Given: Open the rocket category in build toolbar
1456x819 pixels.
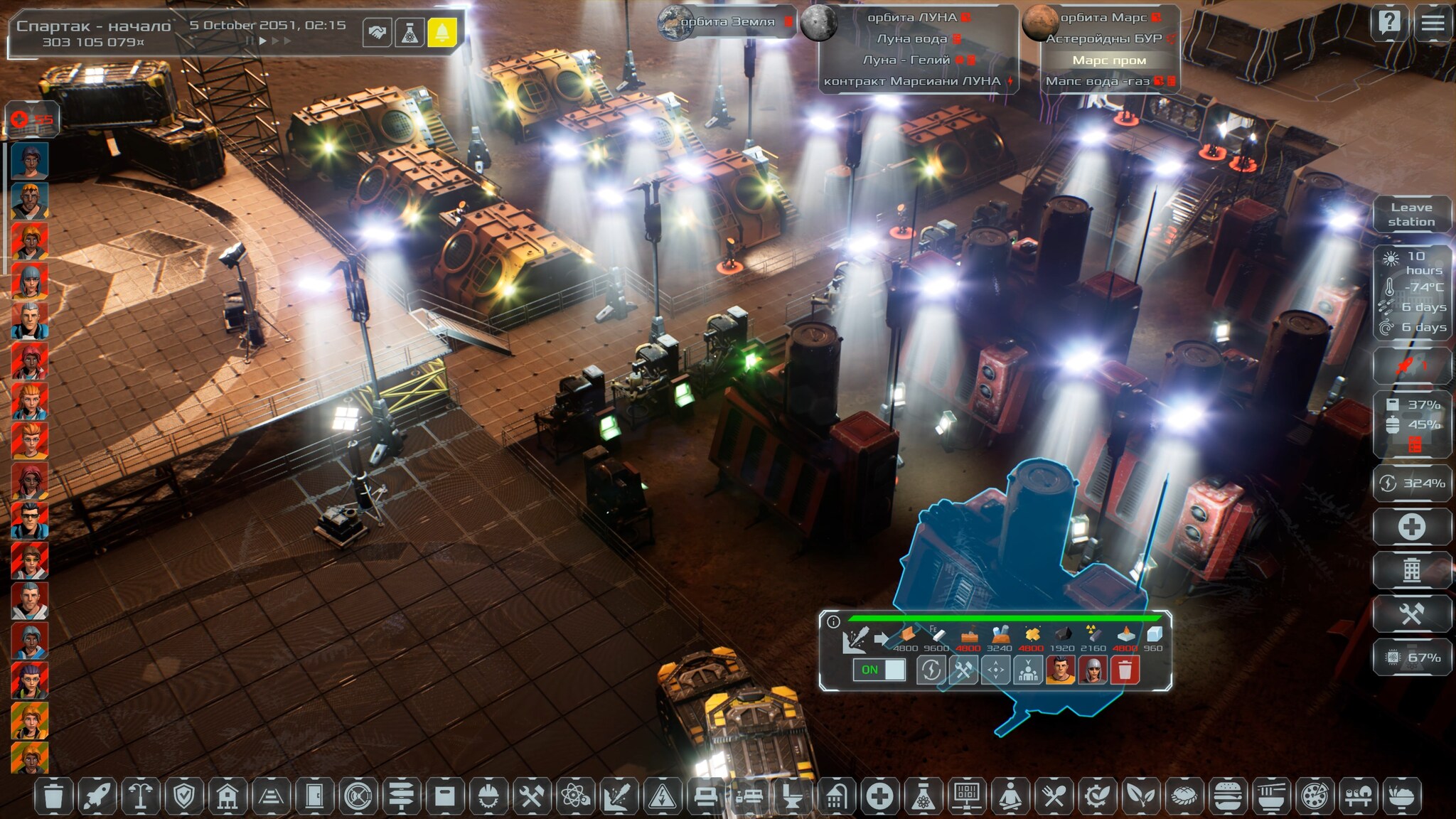Looking at the screenshot, I should click(x=97, y=796).
